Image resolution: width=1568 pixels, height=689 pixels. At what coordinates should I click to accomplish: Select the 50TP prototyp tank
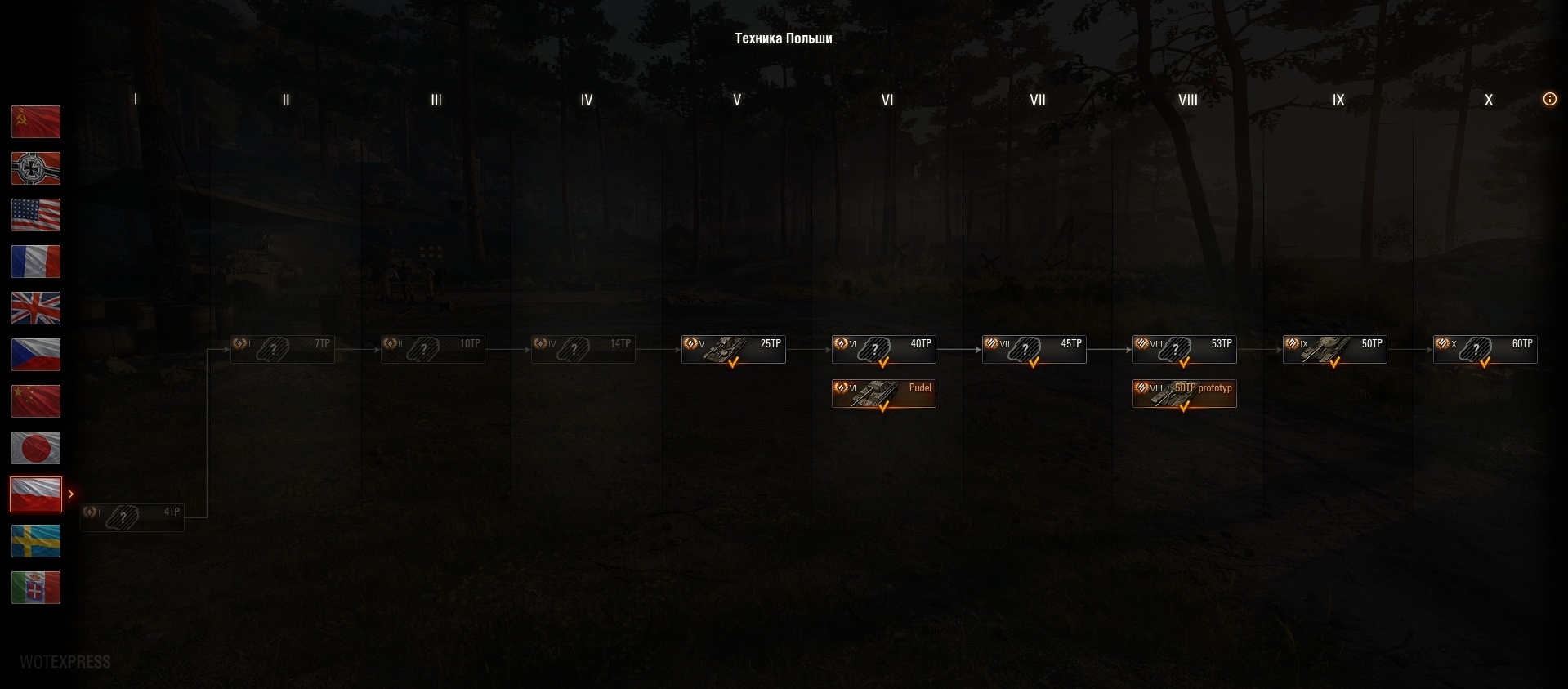coord(1185,393)
